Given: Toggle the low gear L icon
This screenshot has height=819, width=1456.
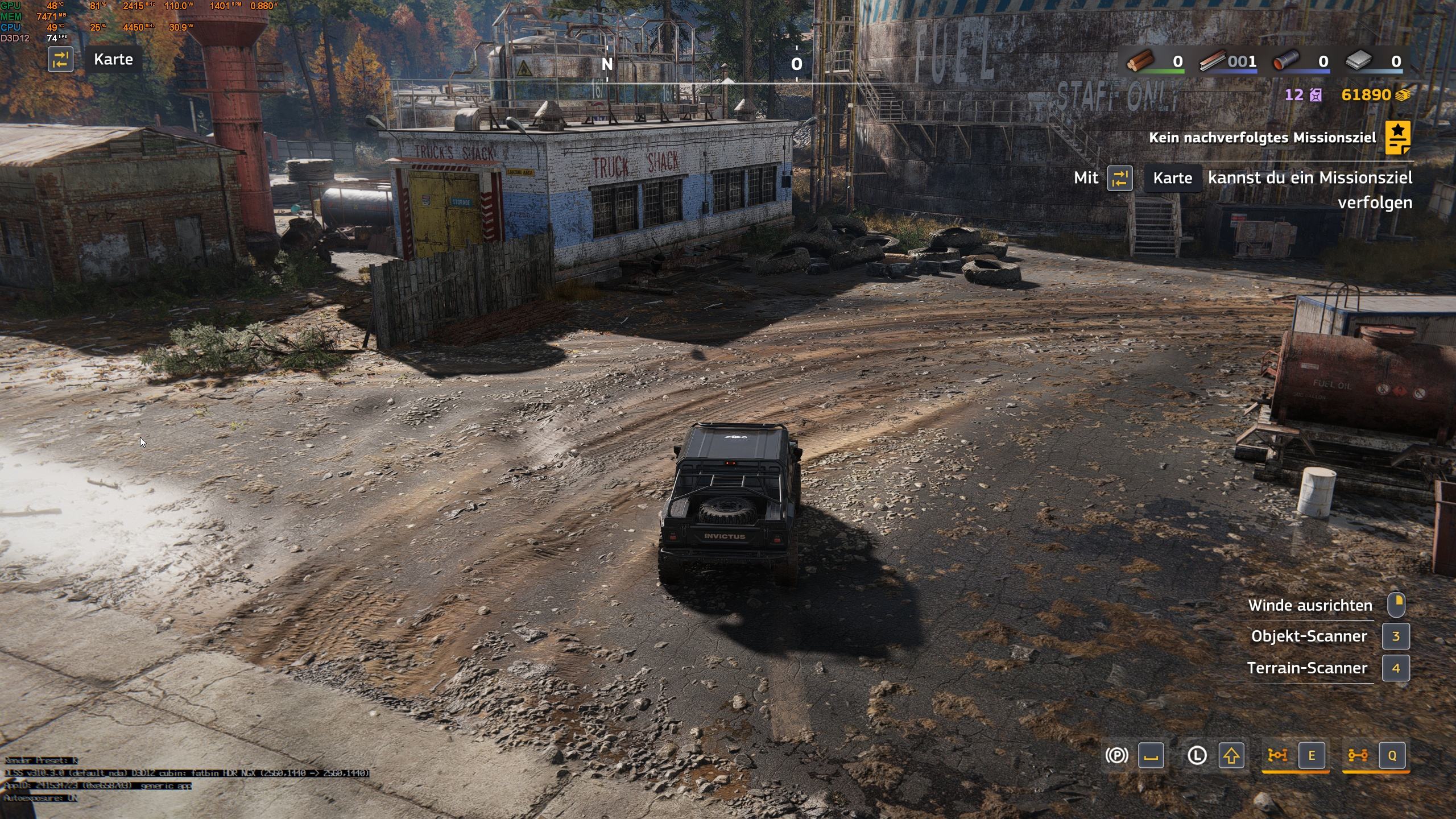Looking at the screenshot, I should click(1197, 755).
